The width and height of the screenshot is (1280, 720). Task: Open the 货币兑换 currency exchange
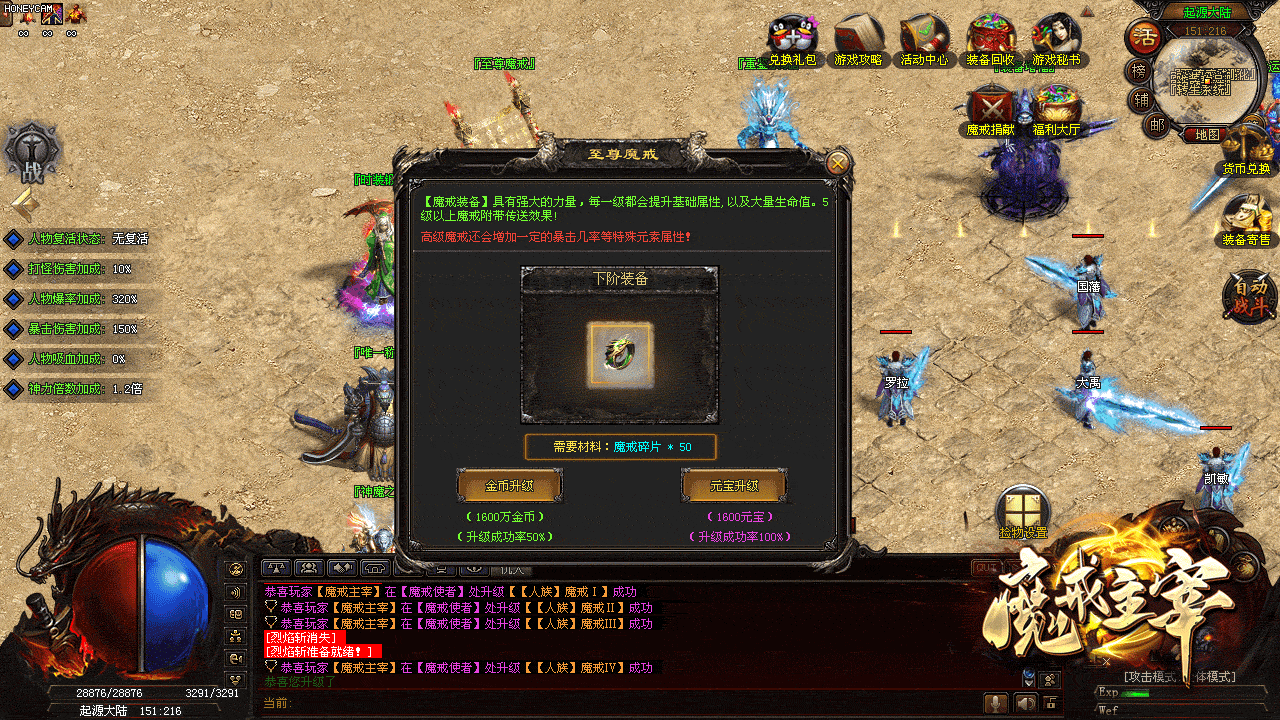[1247, 148]
